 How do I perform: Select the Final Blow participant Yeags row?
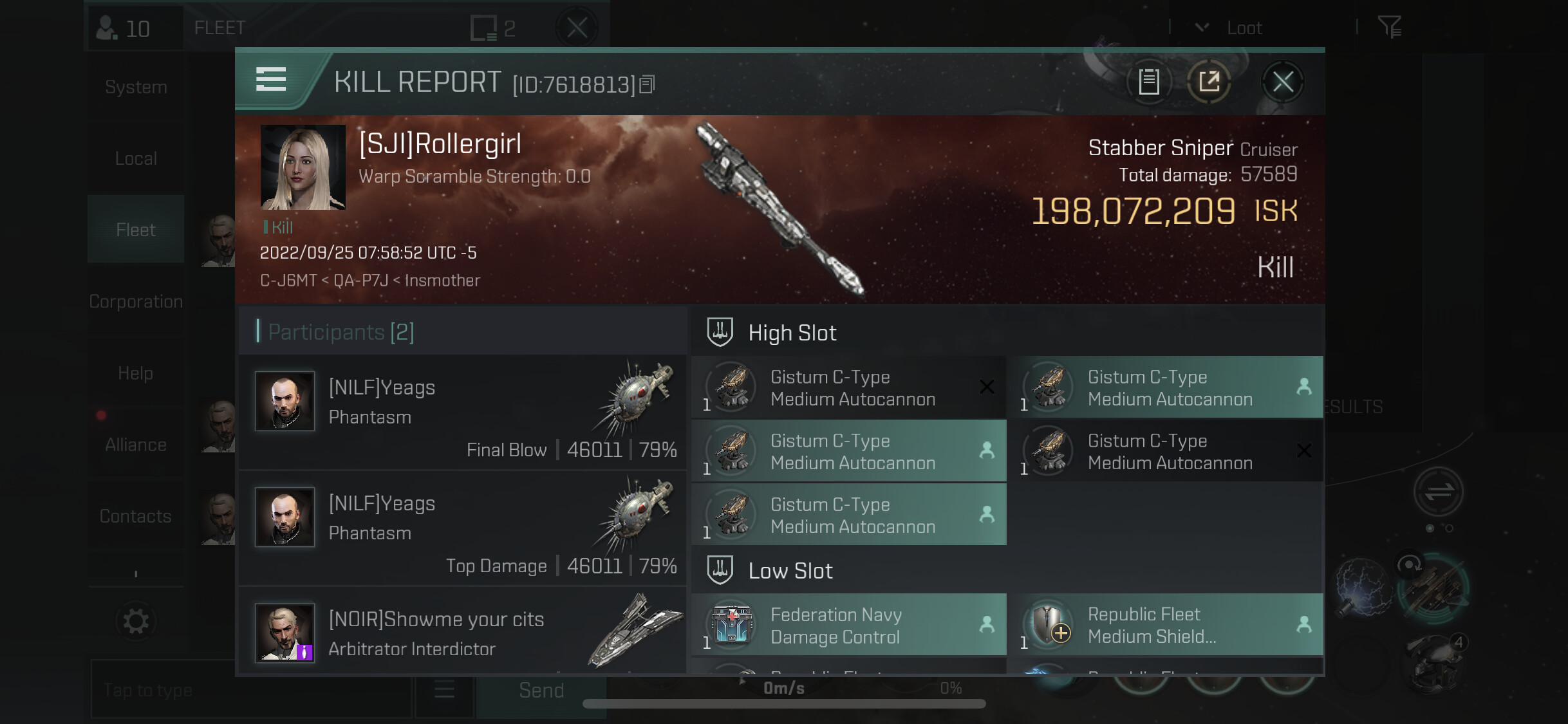click(462, 413)
